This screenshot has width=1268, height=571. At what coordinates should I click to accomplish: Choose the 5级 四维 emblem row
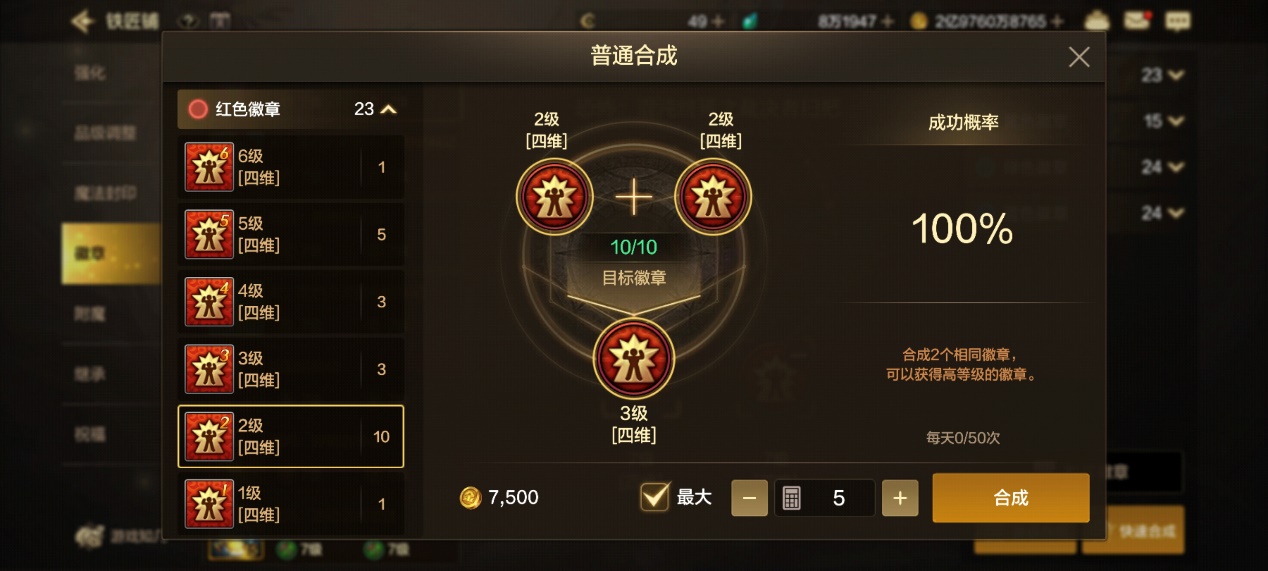coord(290,234)
